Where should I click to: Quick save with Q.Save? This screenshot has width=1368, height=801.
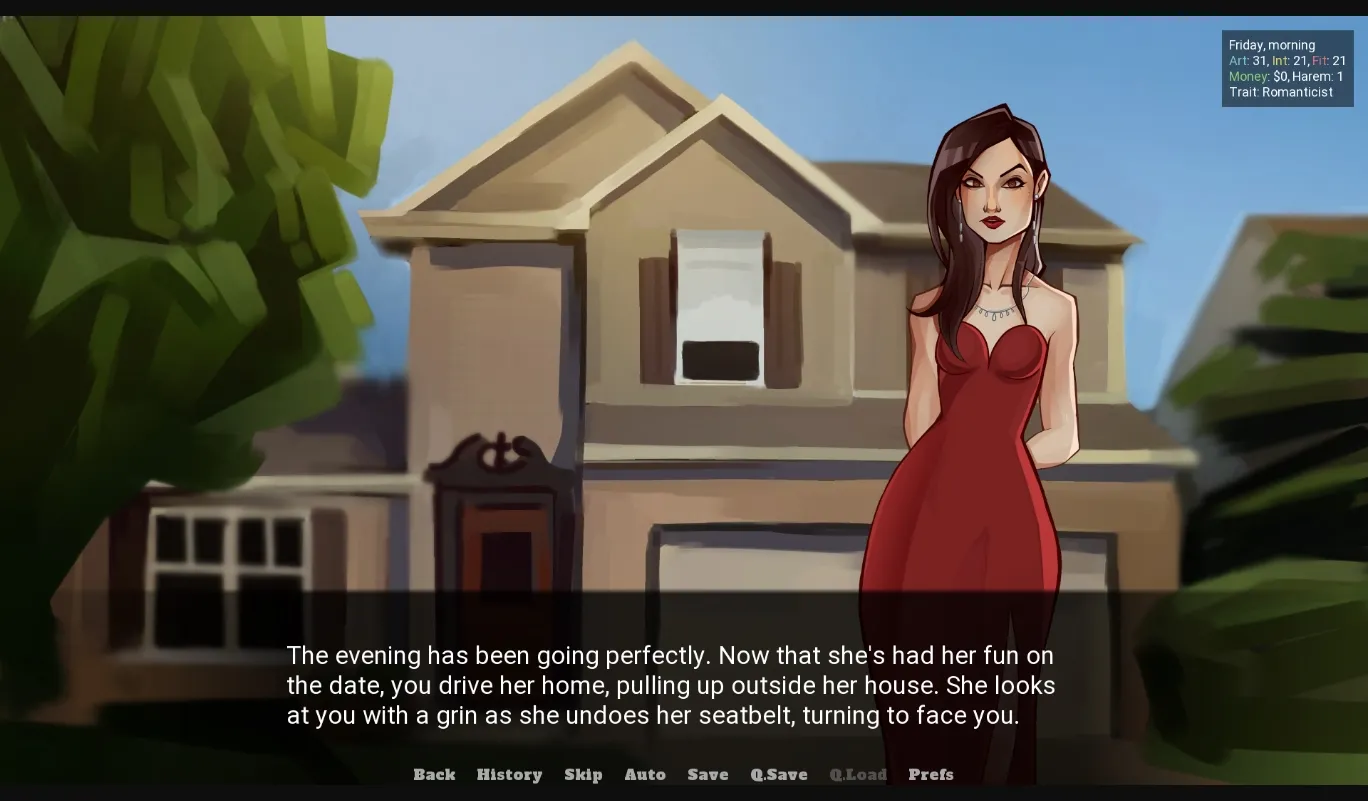(778, 774)
